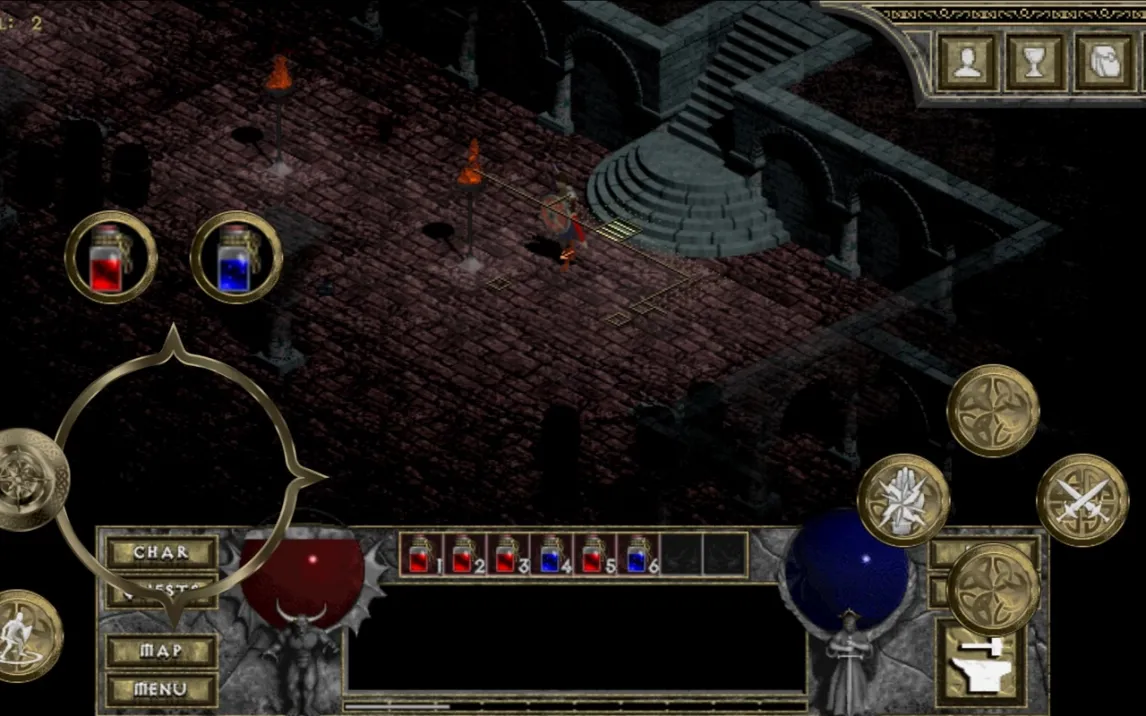Image resolution: width=1146 pixels, height=716 pixels.
Task: Open the character silhouette icon
Action: tap(967, 62)
